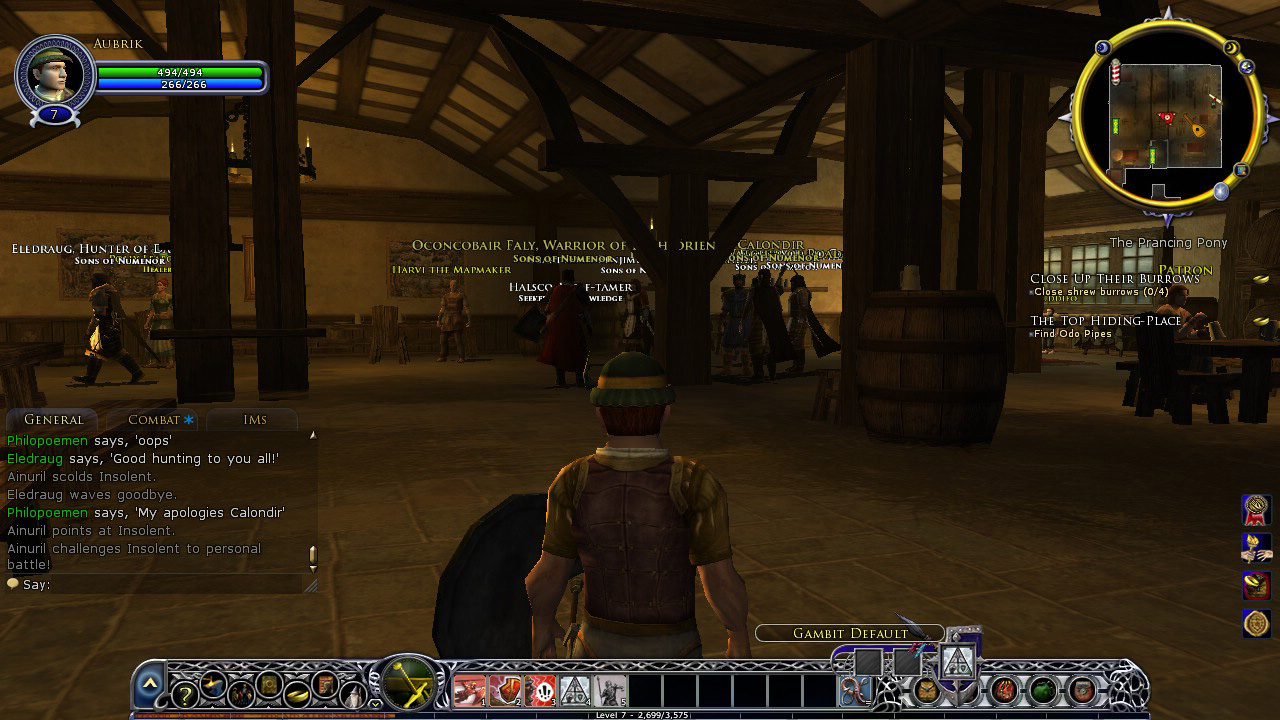Select the Close Up Their Burrows quest tracker

(1114, 279)
